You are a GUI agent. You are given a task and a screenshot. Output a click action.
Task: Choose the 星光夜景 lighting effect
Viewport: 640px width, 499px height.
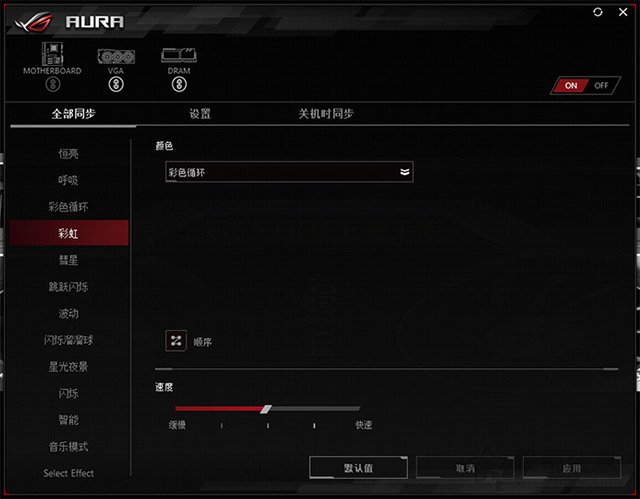[68, 366]
